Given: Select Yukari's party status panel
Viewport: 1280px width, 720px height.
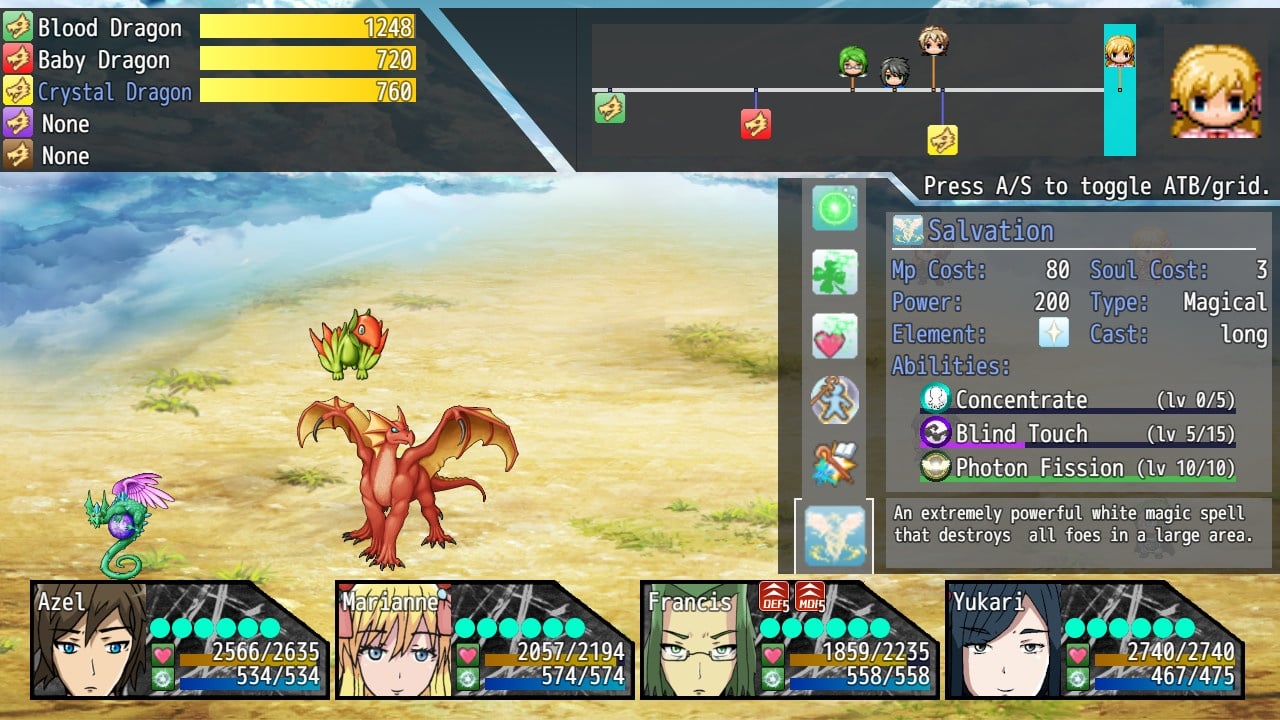Looking at the screenshot, I should (1093, 640).
